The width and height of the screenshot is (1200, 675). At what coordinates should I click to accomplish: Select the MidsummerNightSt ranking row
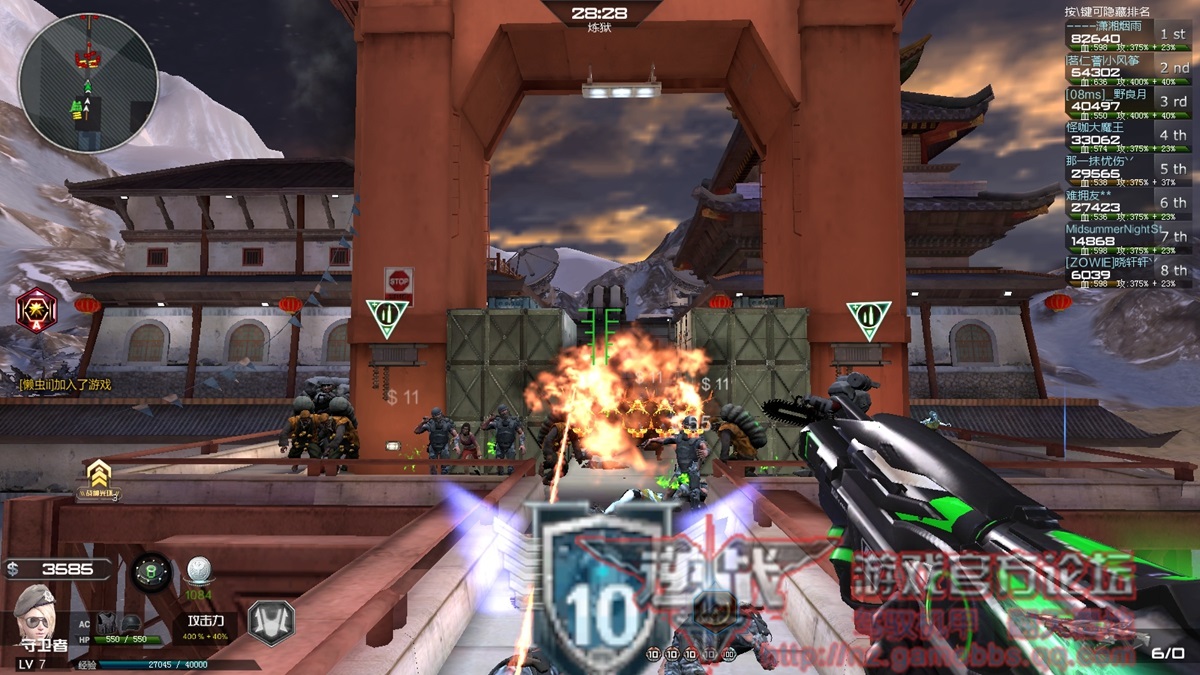1127,237
